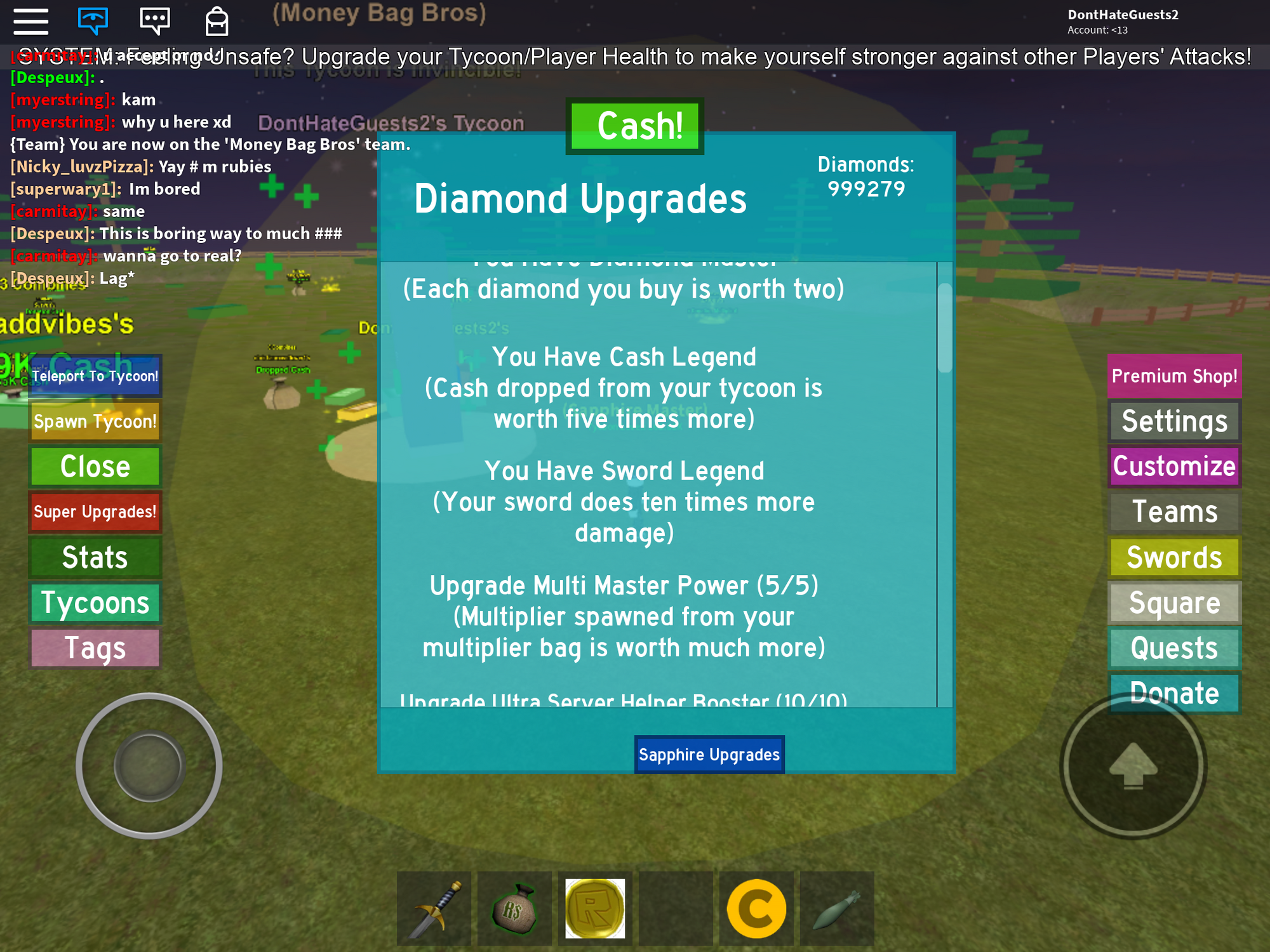Select the R$ money bag item
This screenshot has height=952, width=1270.
tap(514, 908)
